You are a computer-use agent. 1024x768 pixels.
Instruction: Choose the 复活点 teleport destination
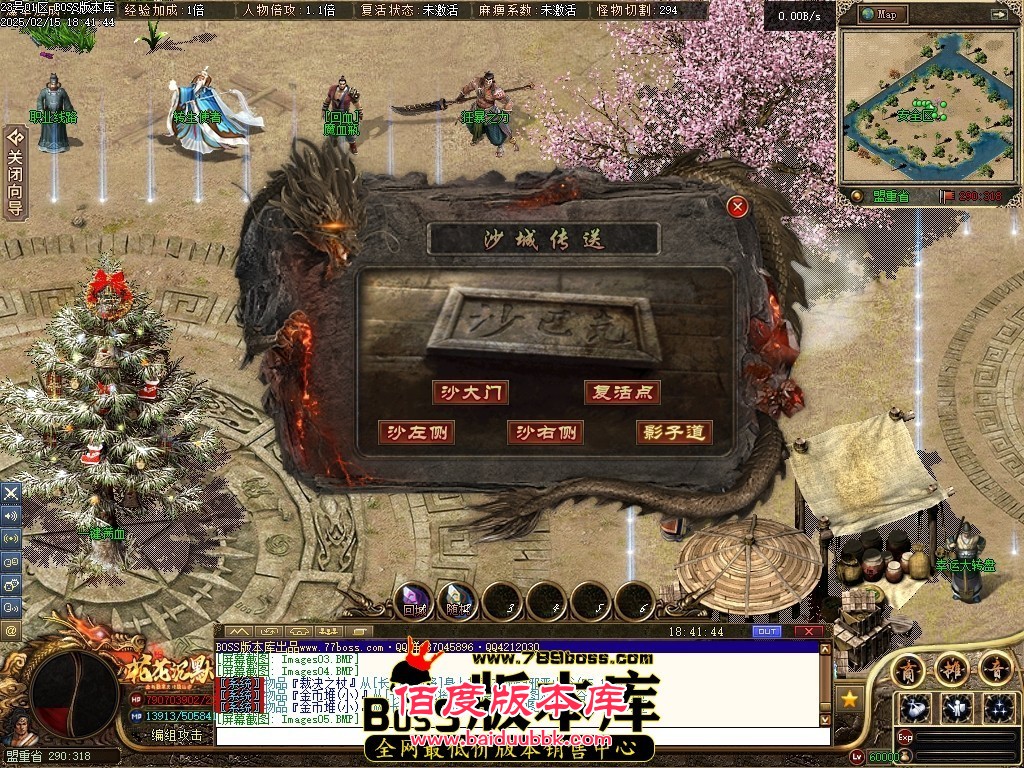point(622,392)
